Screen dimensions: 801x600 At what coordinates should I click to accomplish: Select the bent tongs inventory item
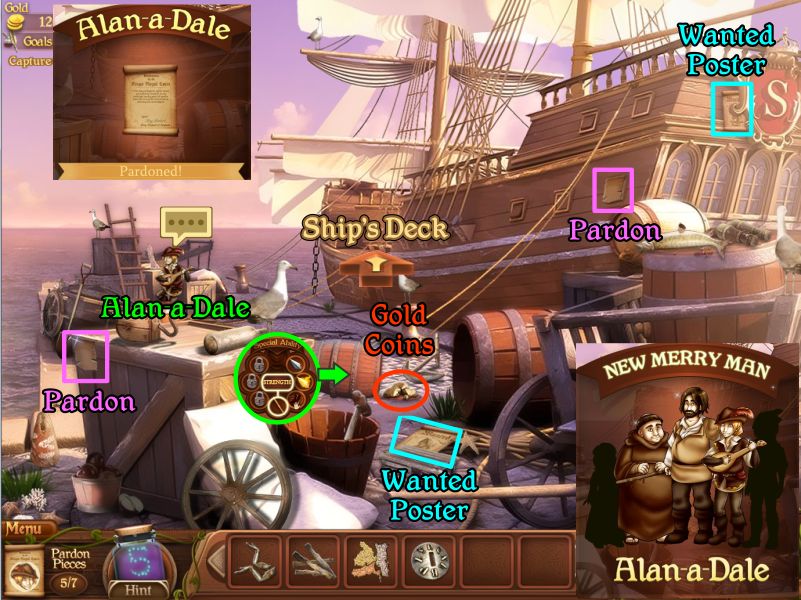[255, 561]
